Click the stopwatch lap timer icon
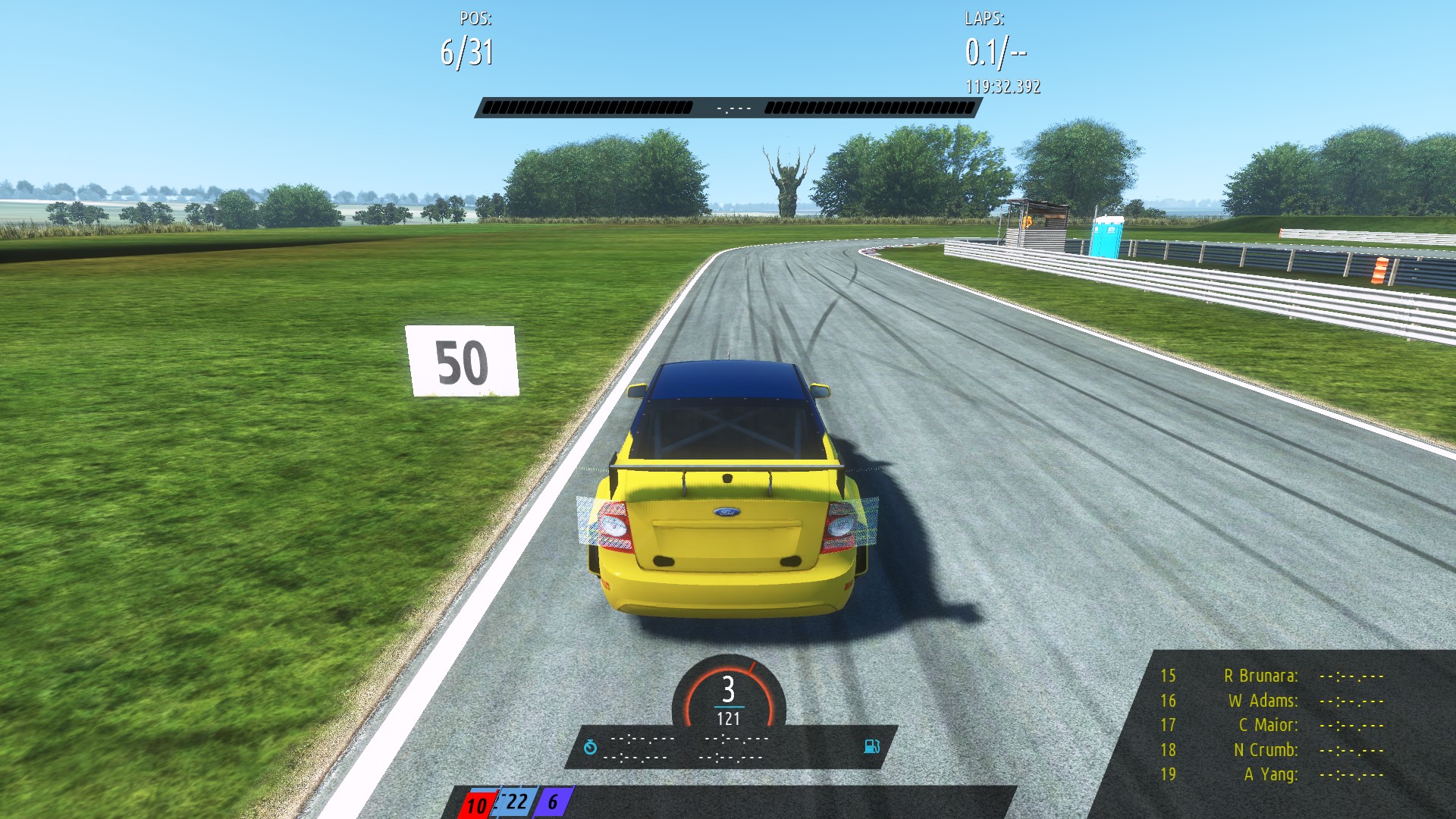The width and height of the screenshot is (1456, 819). 591,745
